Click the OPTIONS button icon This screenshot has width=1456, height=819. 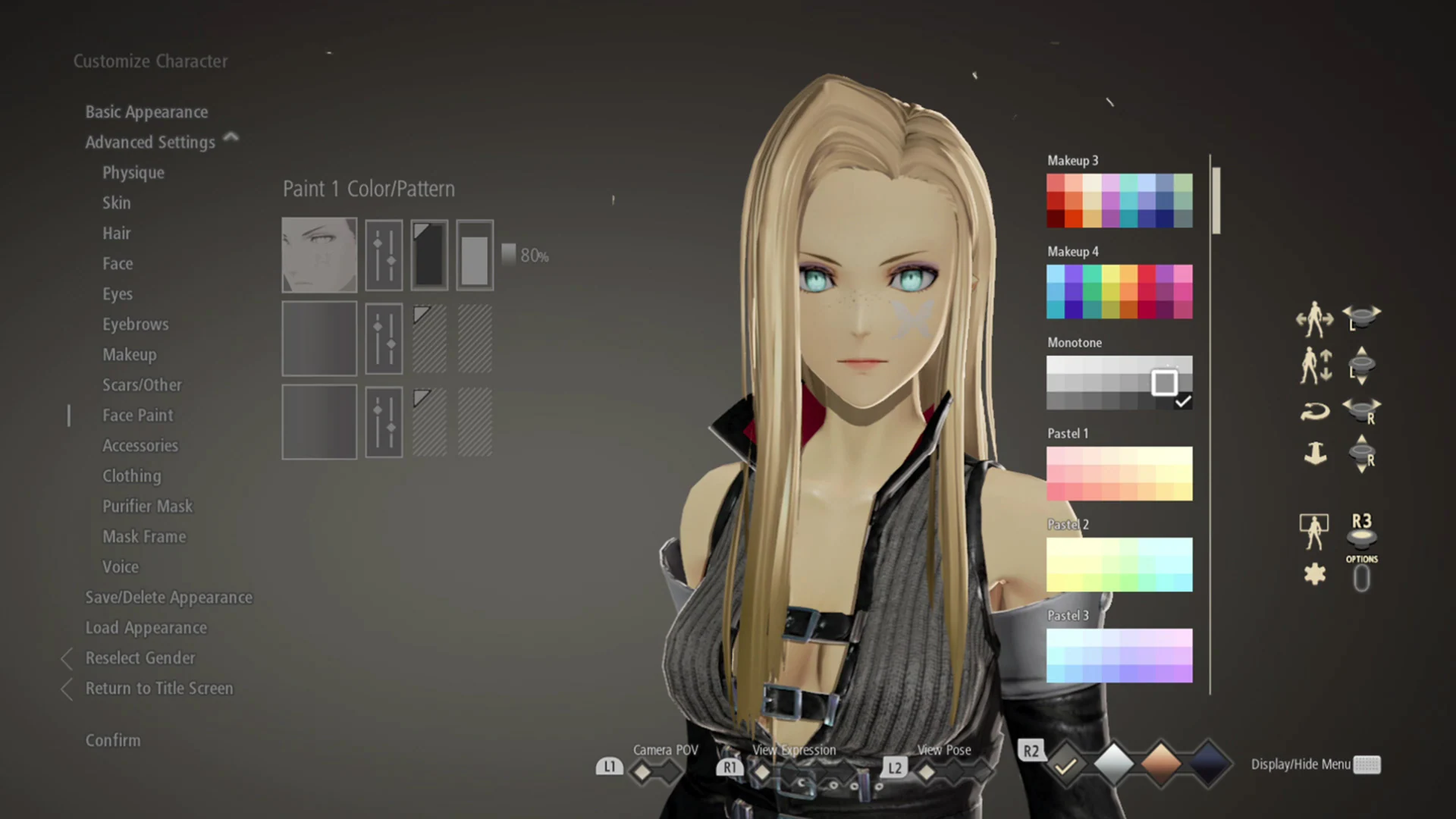click(1362, 578)
